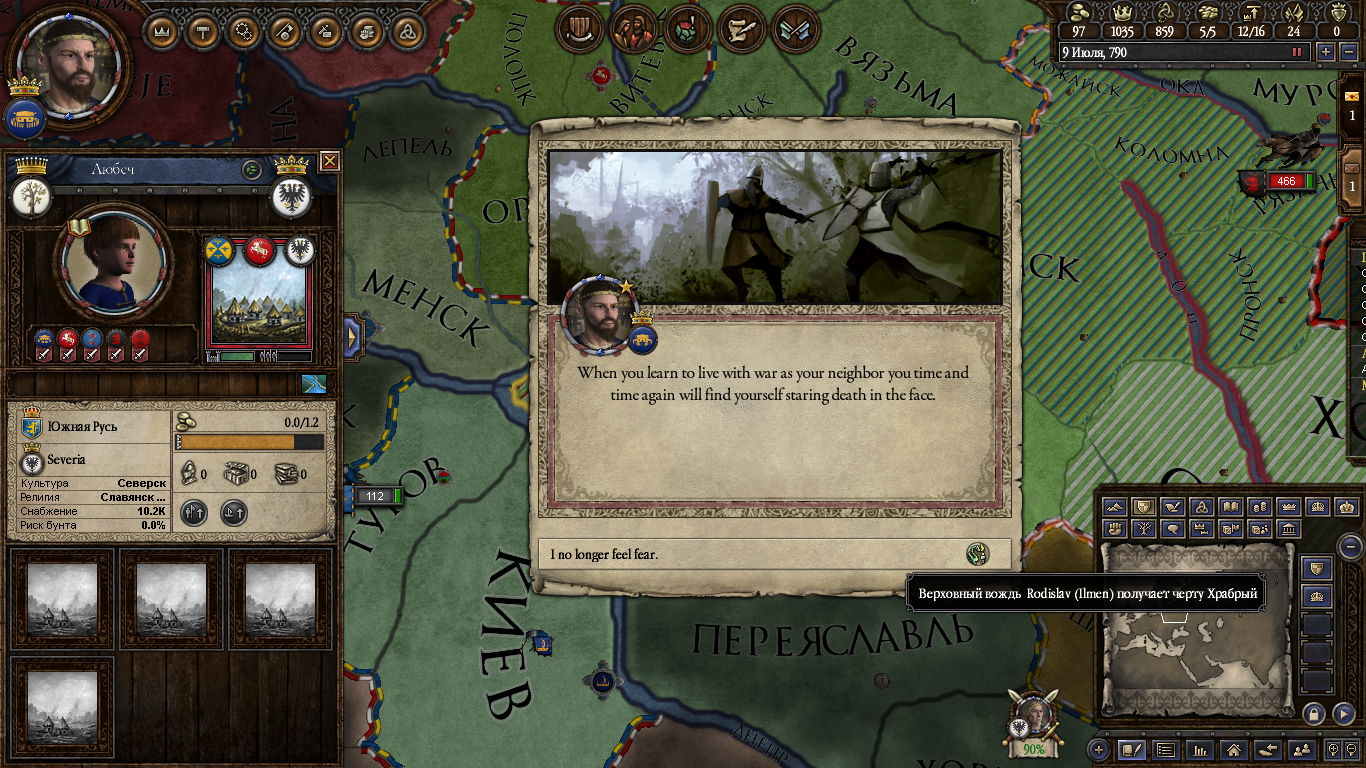
Task: Open the character finder people icon
Action: (x=1301, y=749)
